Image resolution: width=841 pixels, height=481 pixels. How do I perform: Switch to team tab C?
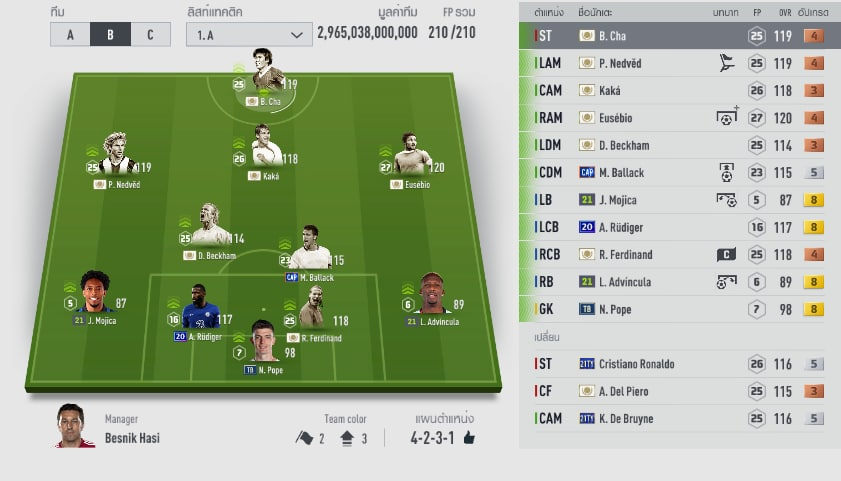coord(150,34)
